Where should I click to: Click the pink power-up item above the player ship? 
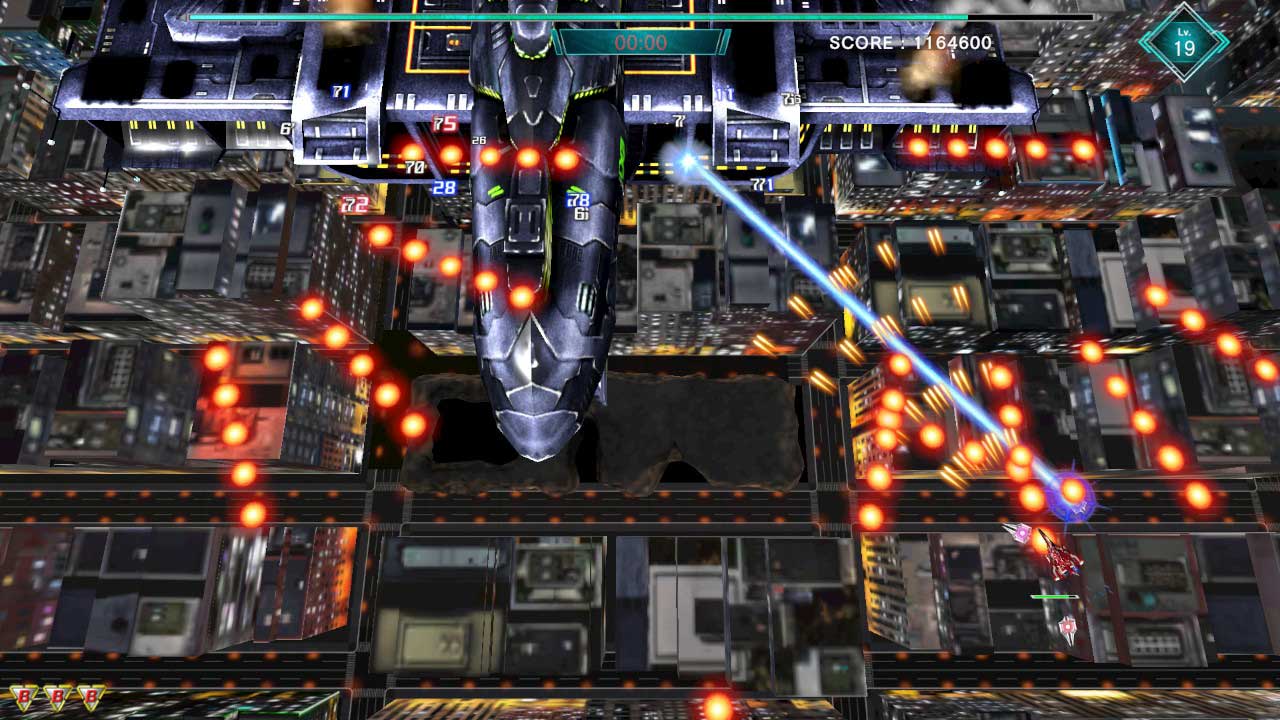[1021, 532]
